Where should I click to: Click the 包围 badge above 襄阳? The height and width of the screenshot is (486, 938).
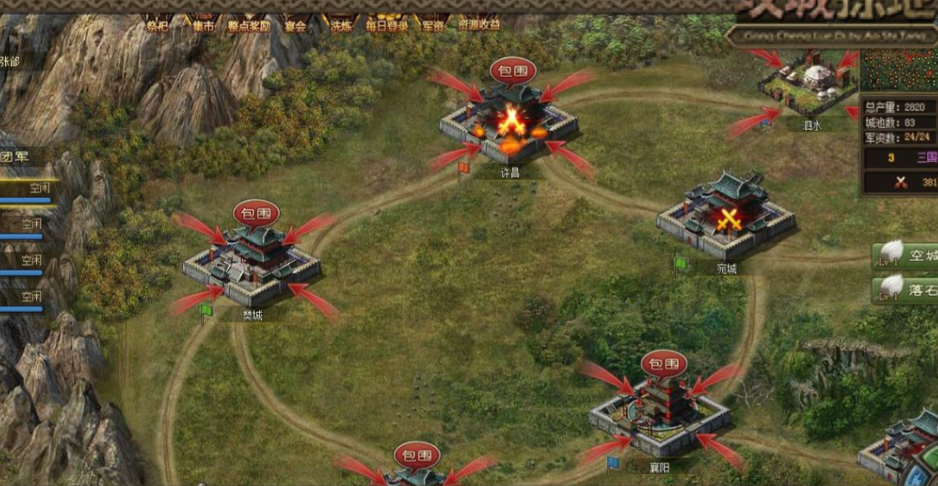pos(664,363)
